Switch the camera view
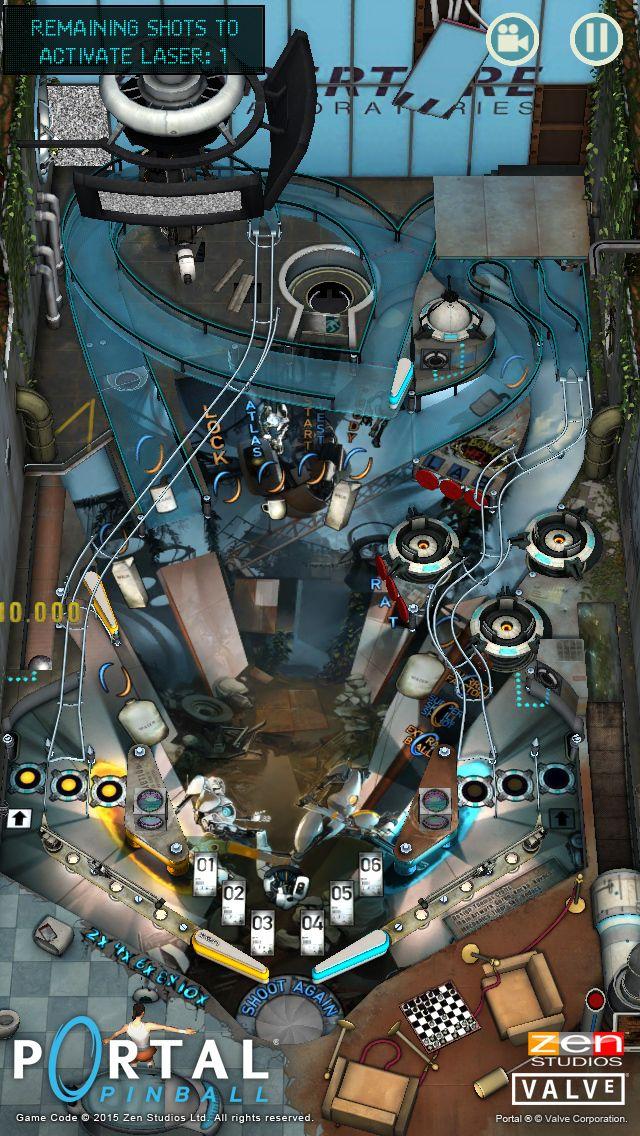The width and height of the screenshot is (640, 1136). tap(513, 39)
